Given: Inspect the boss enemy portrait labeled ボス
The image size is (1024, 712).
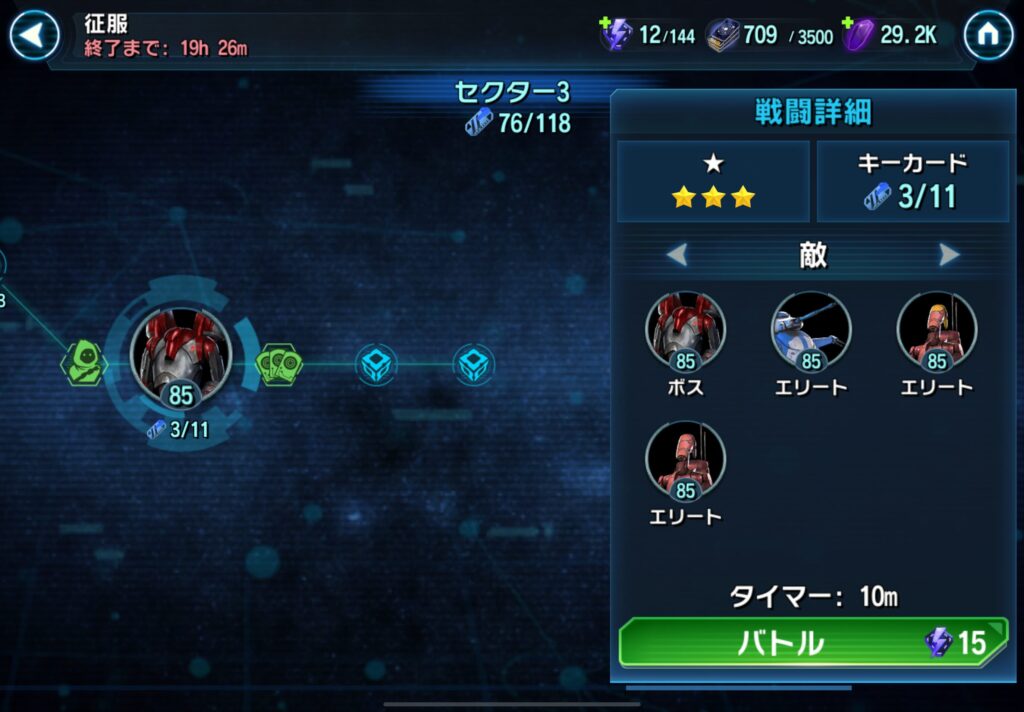Looking at the screenshot, I should 686,333.
